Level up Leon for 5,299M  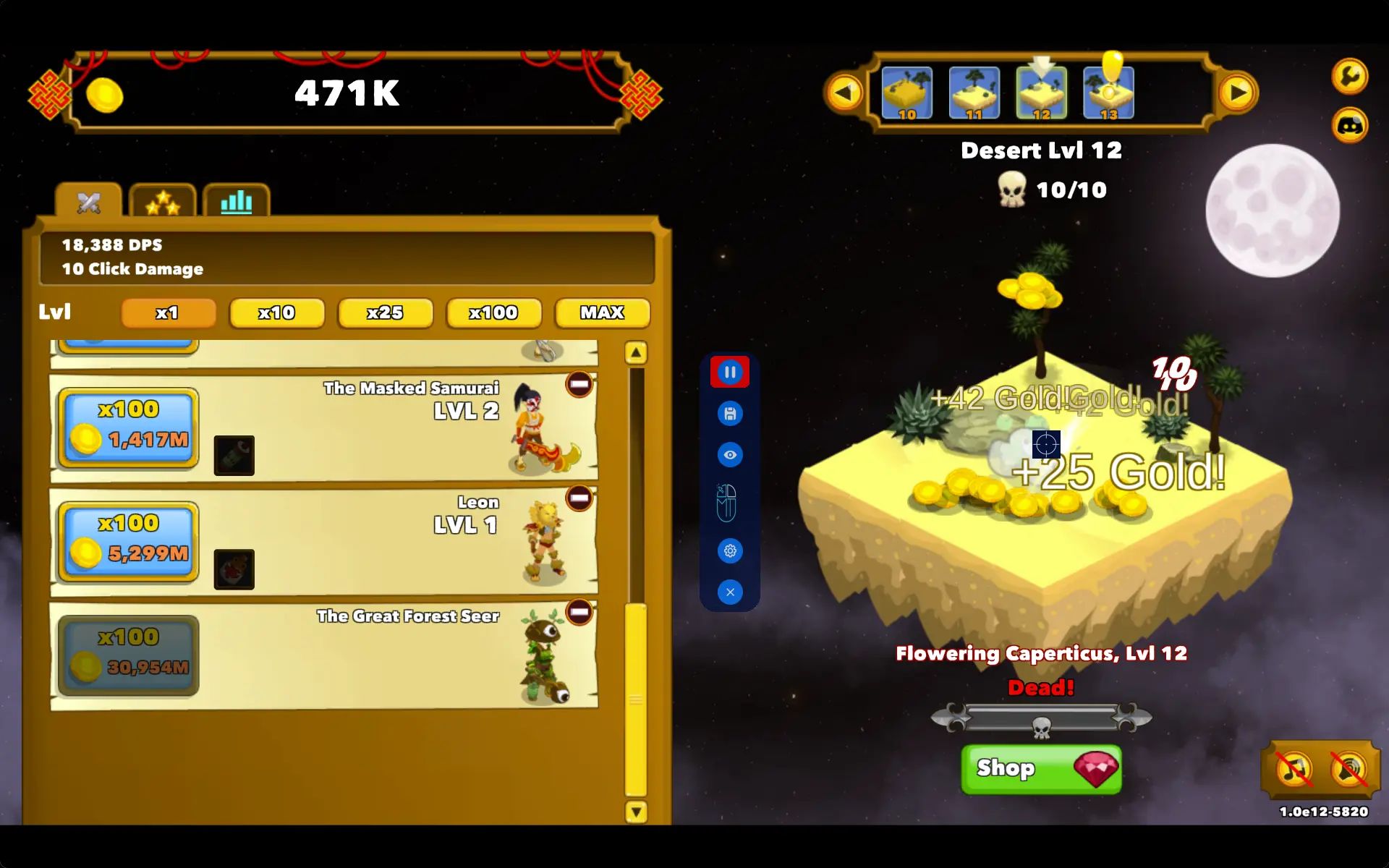(129, 540)
